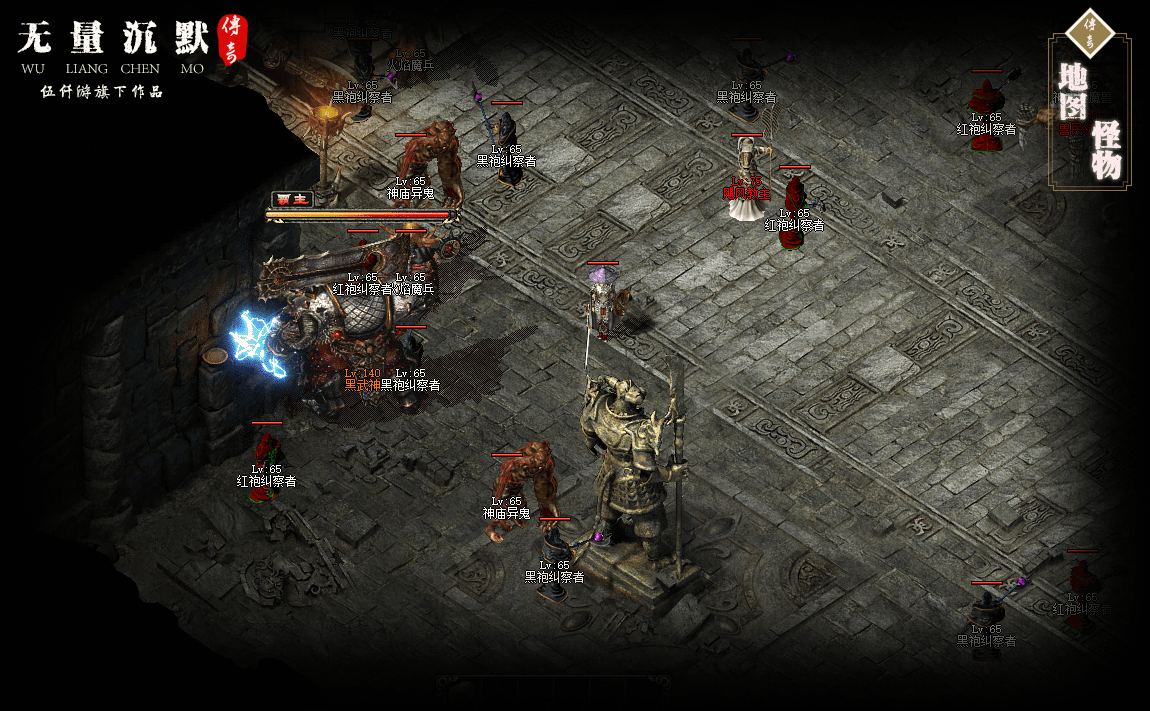Viewport: 1150px width, 711px height.
Task: Open the 地图 怪物 banner panel
Action: coord(1089,110)
